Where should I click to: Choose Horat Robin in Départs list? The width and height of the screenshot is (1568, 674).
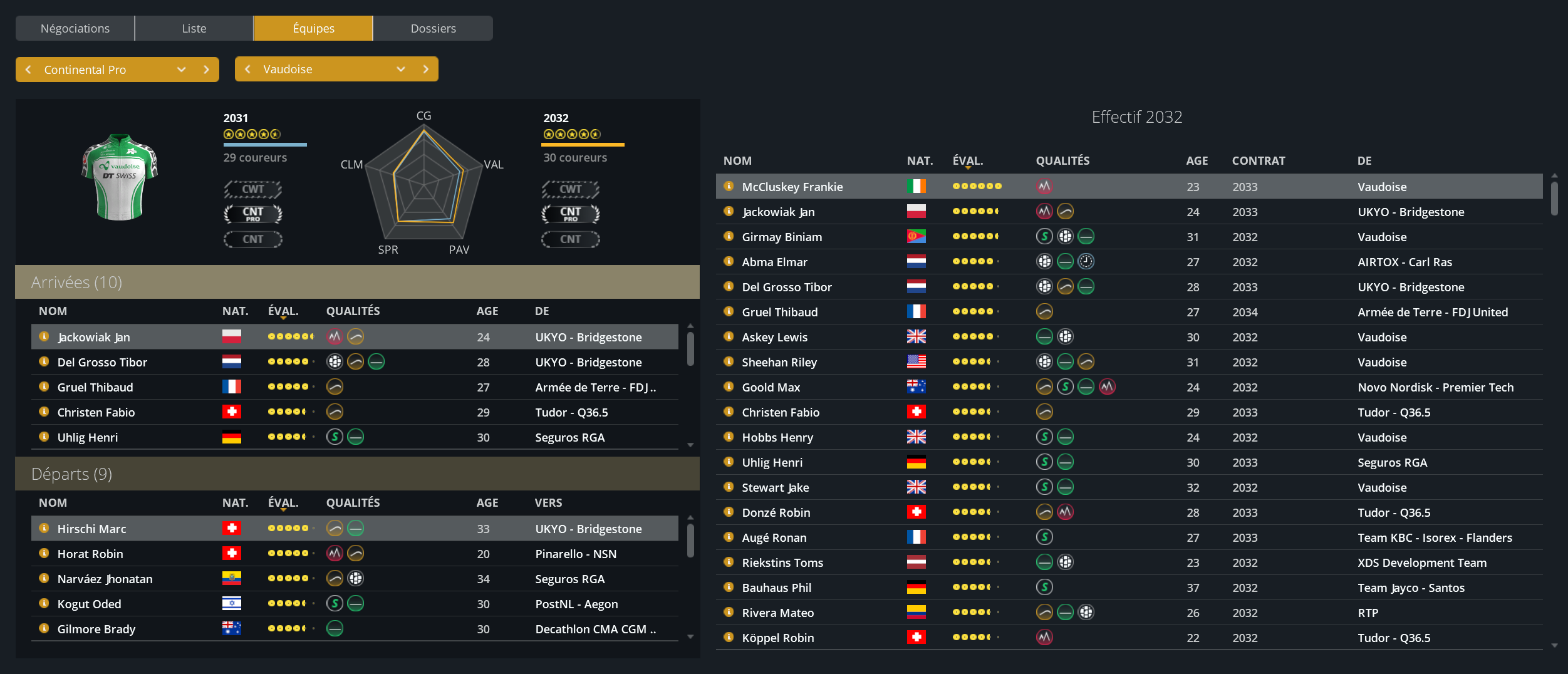click(90, 554)
